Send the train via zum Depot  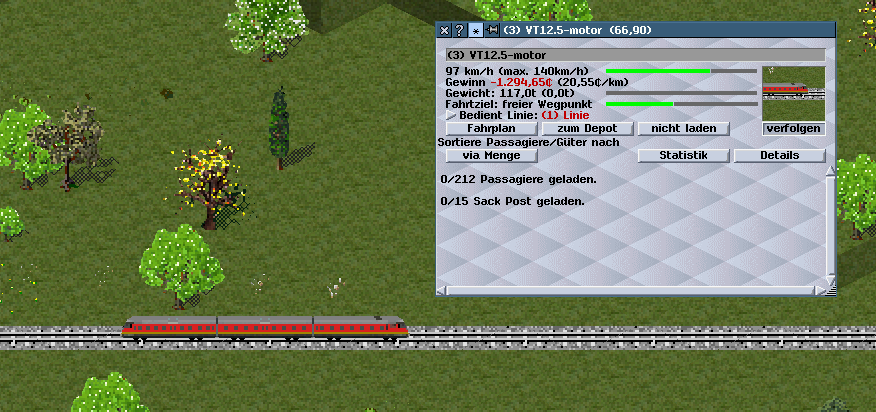point(588,129)
